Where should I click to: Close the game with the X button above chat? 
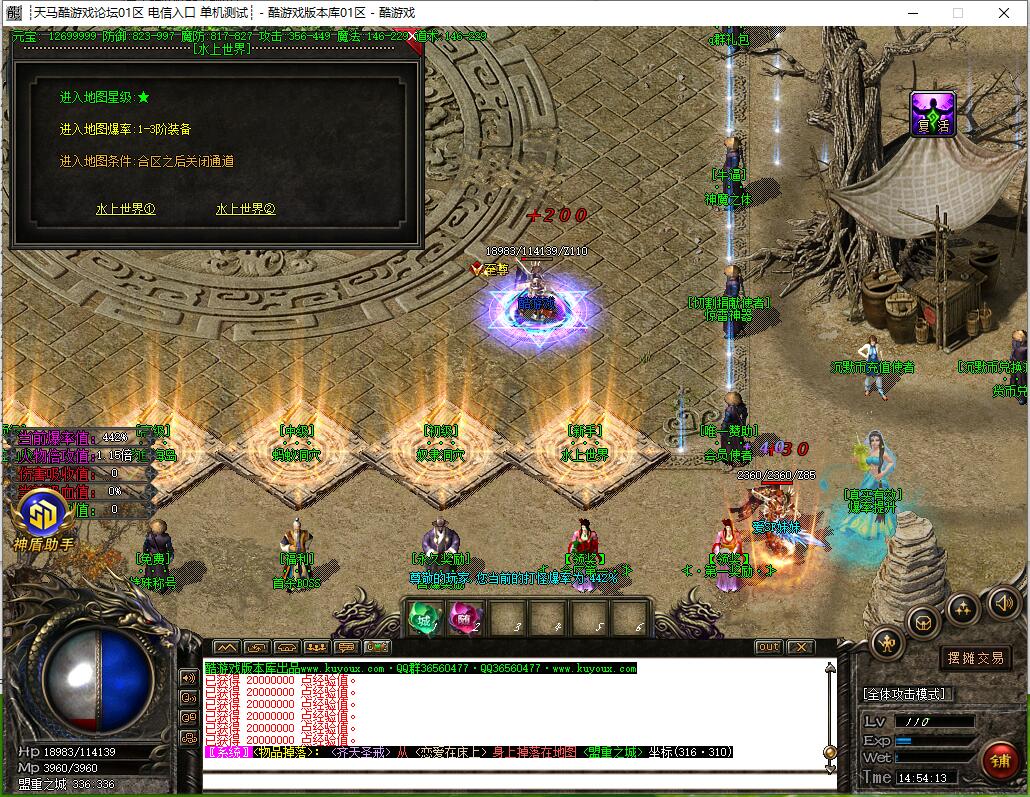tap(801, 647)
